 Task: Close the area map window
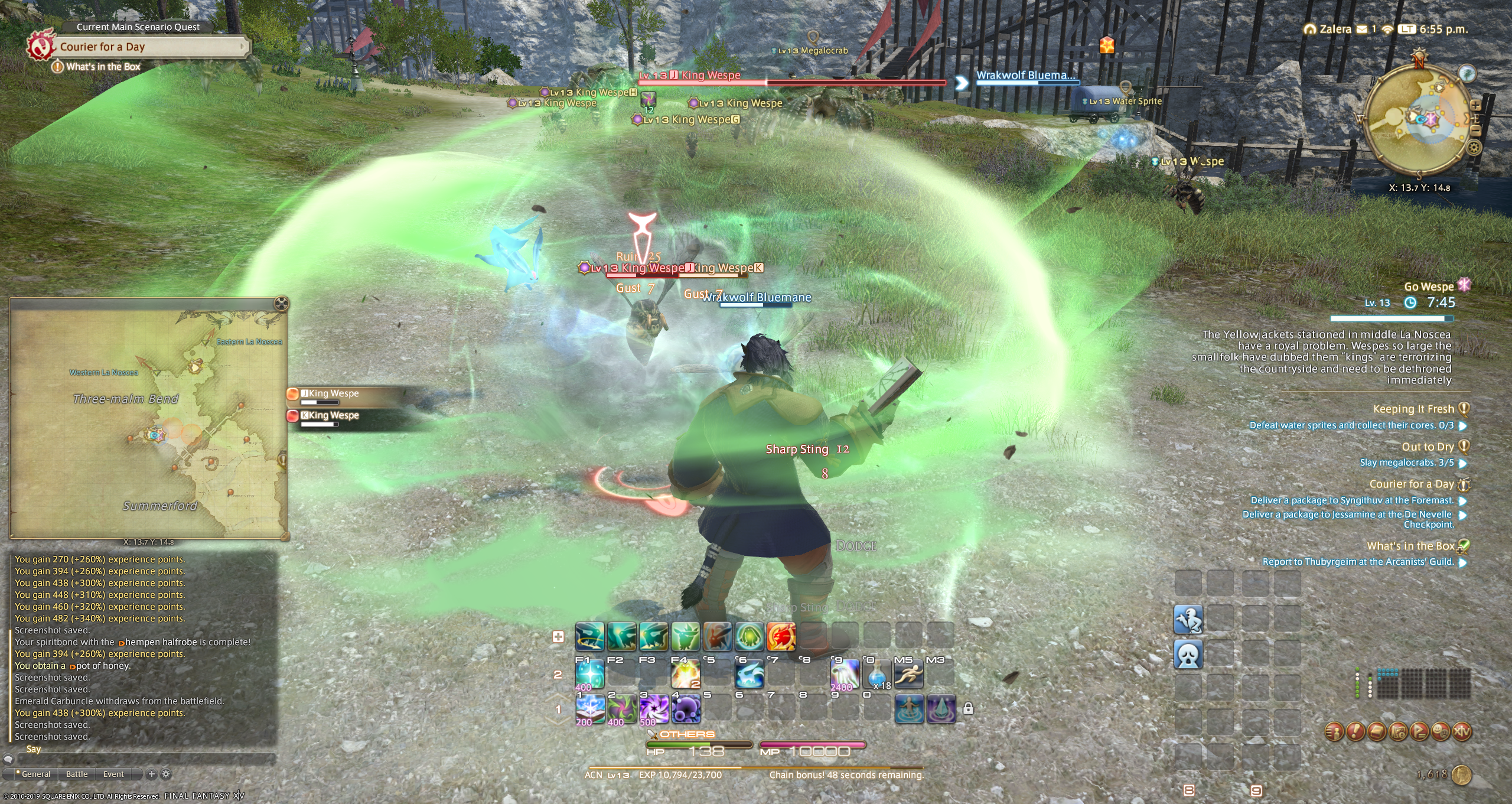pos(282,304)
